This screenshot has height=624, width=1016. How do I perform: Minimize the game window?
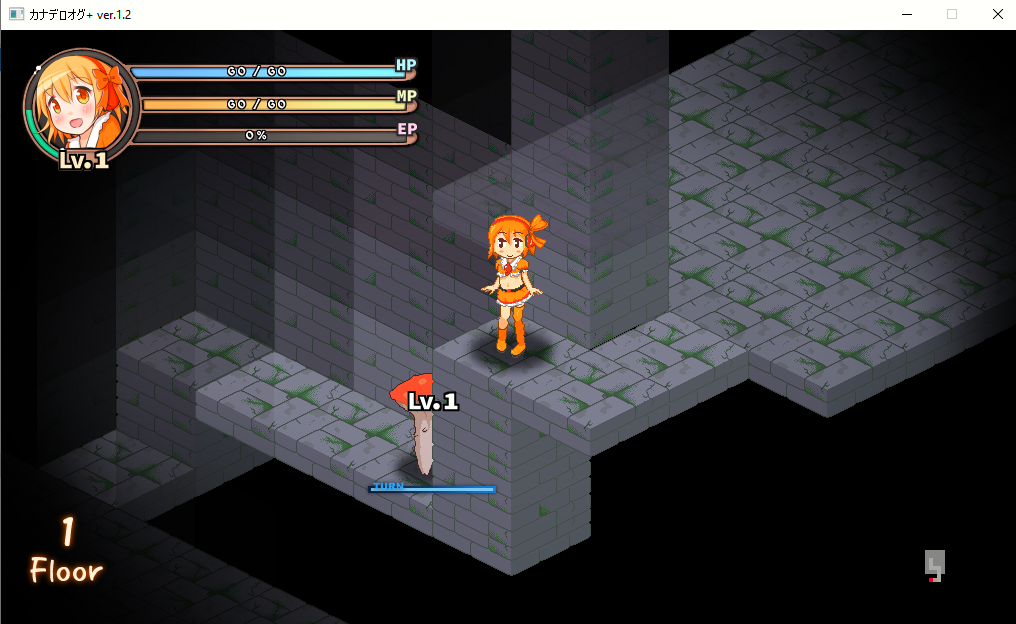pos(906,14)
